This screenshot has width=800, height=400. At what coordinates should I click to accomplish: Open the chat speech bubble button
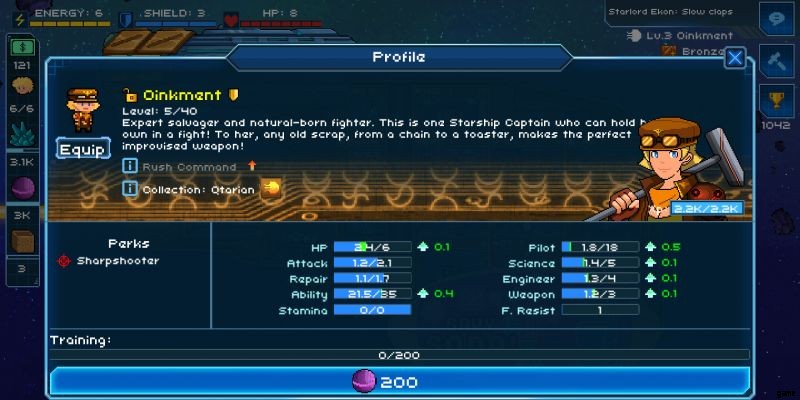click(777, 20)
